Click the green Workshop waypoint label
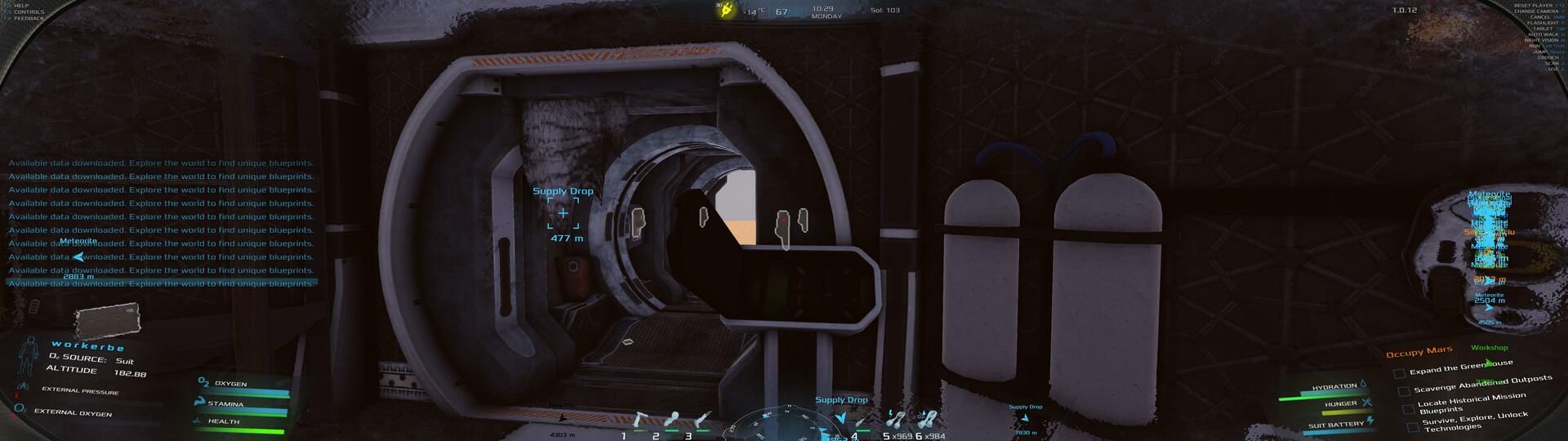Viewport: 1568px width, 441px height. 1489,348
